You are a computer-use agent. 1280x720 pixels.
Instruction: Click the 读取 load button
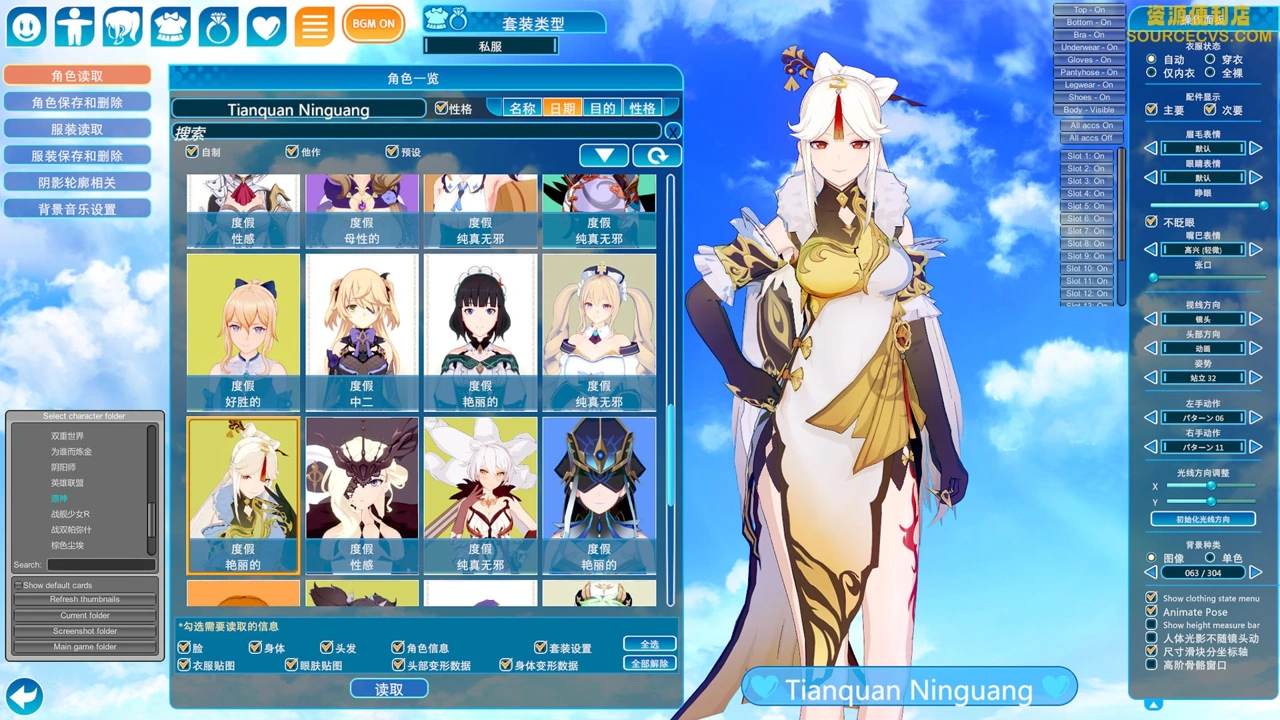click(389, 689)
